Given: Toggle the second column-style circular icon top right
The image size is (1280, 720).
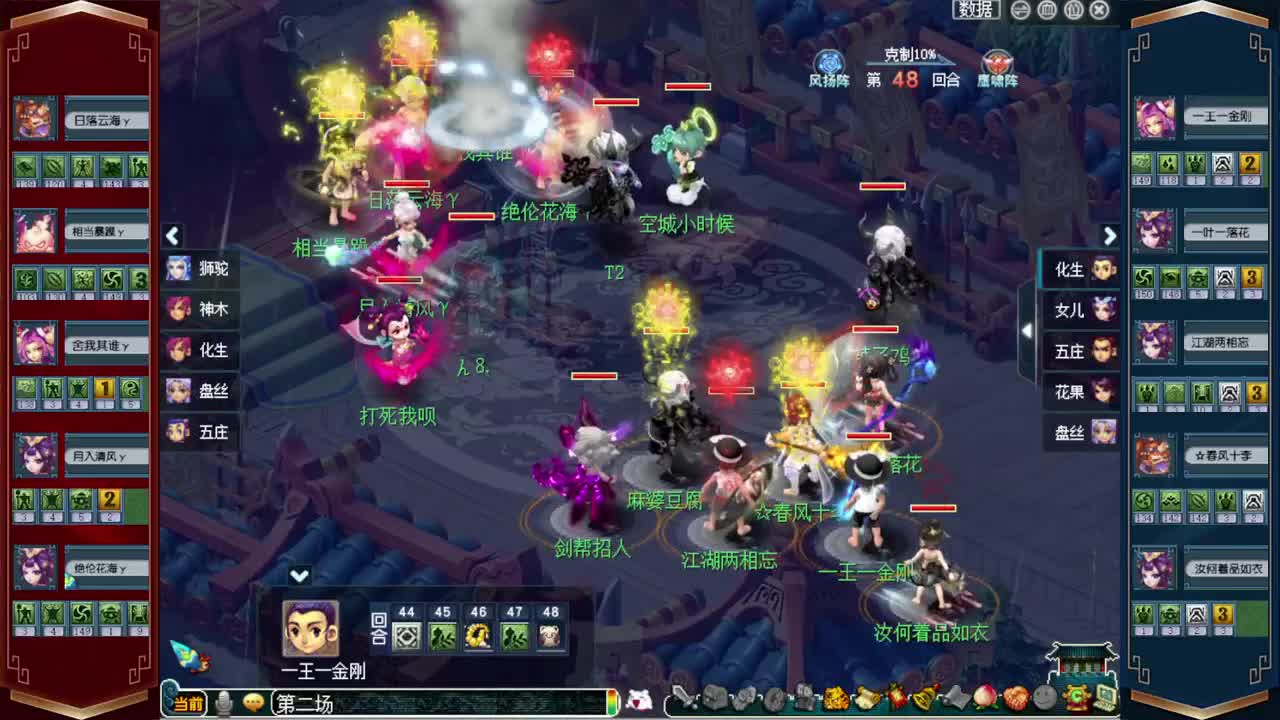Looking at the screenshot, I should [x=1075, y=9].
